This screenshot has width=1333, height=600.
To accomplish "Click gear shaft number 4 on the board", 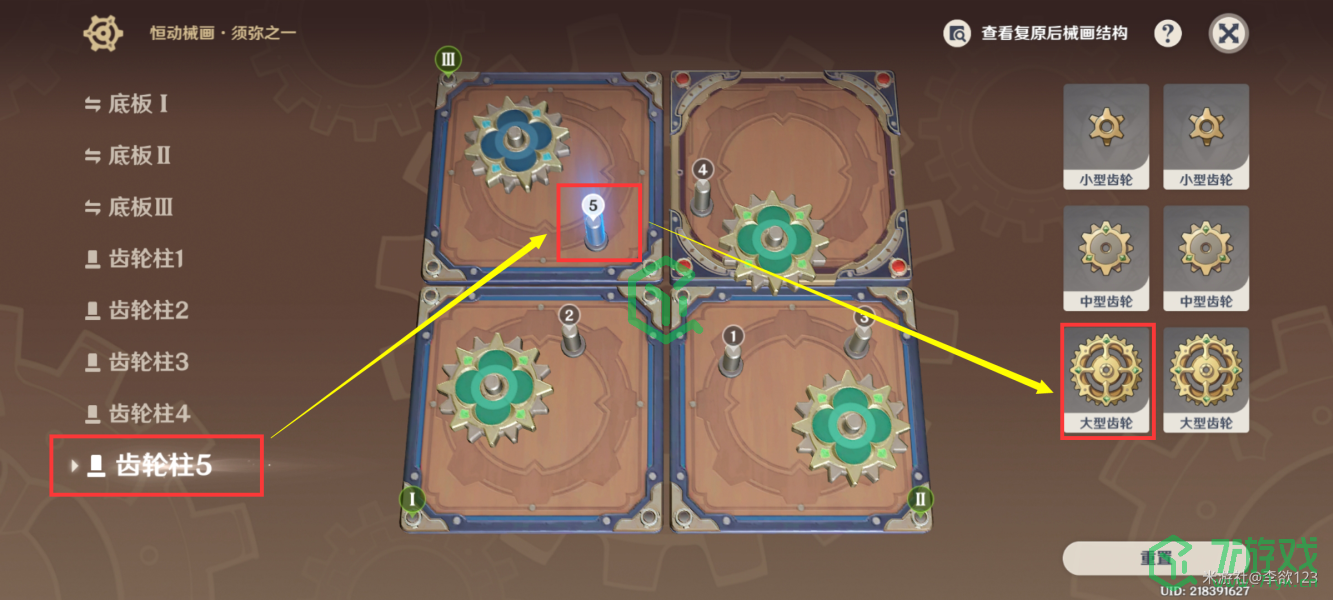I will click(703, 190).
